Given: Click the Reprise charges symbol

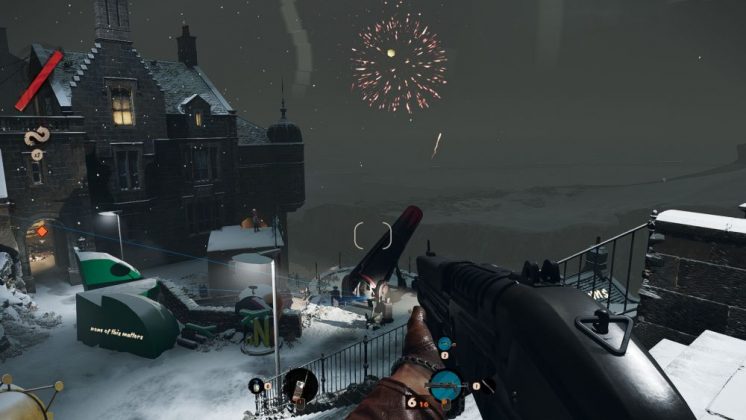Looking at the screenshot, I should tap(37, 135).
